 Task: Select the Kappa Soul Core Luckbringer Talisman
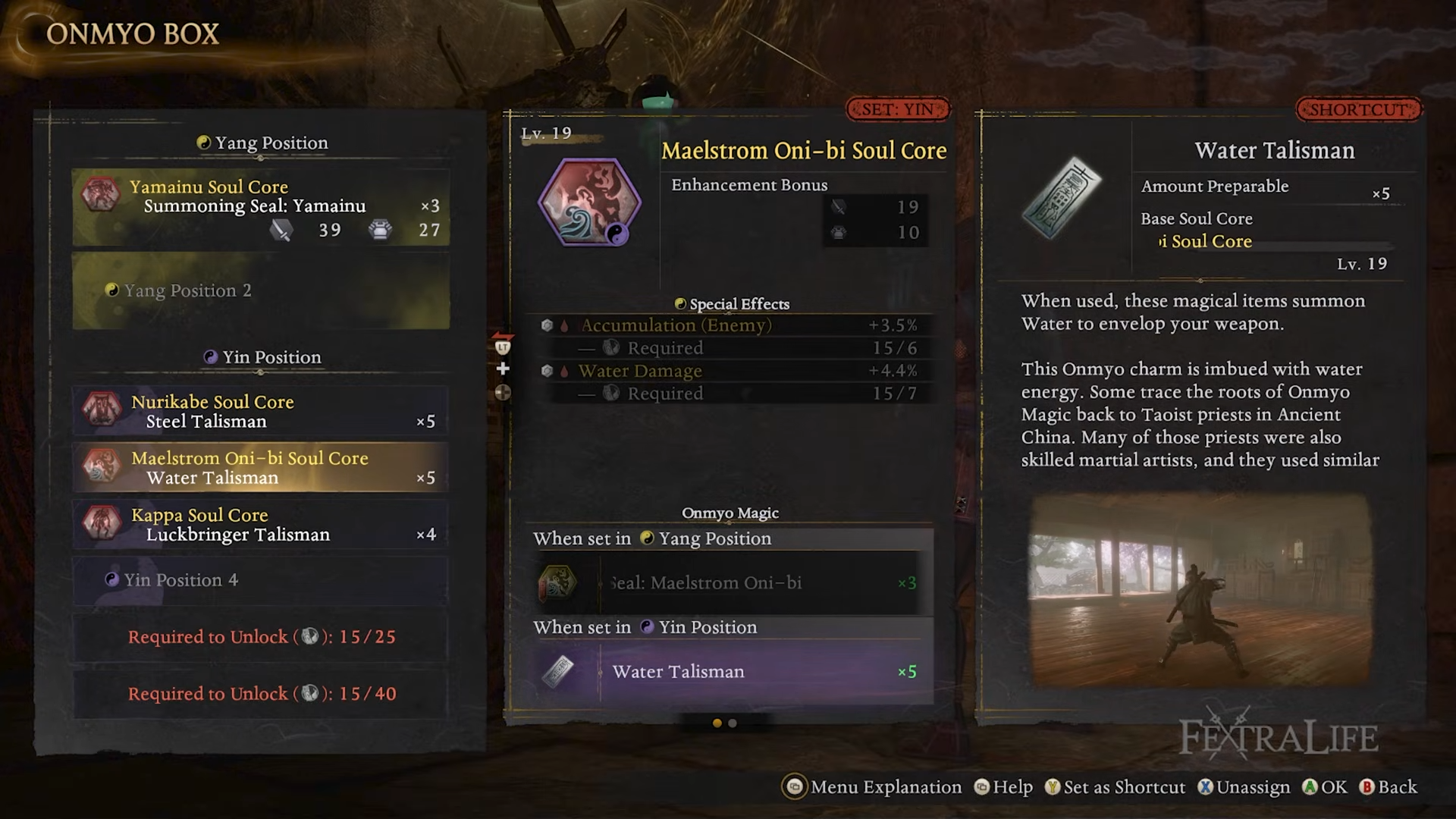tap(260, 525)
